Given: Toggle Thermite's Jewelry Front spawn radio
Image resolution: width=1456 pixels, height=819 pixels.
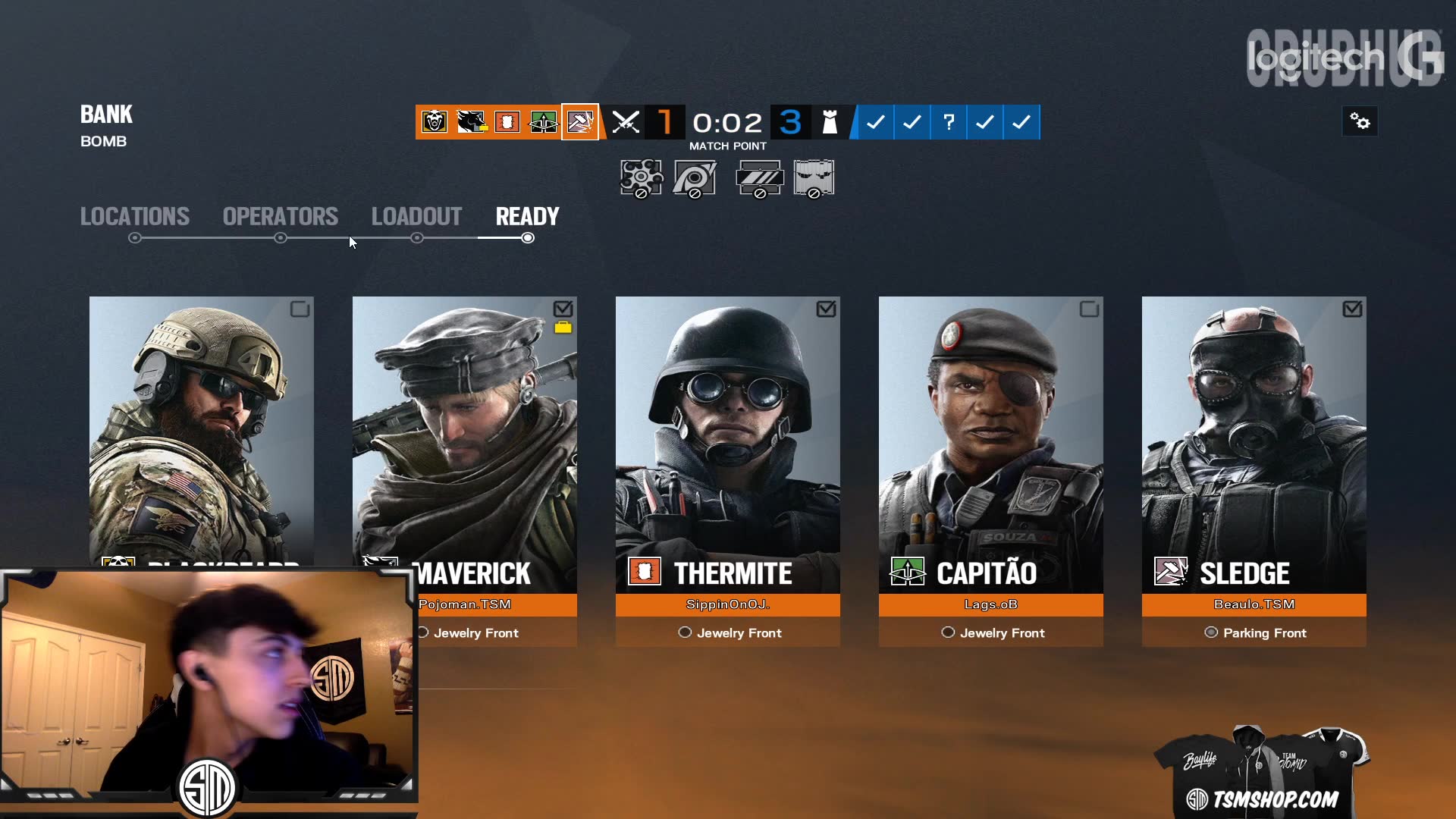Looking at the screenshot, I should (685, 632).
